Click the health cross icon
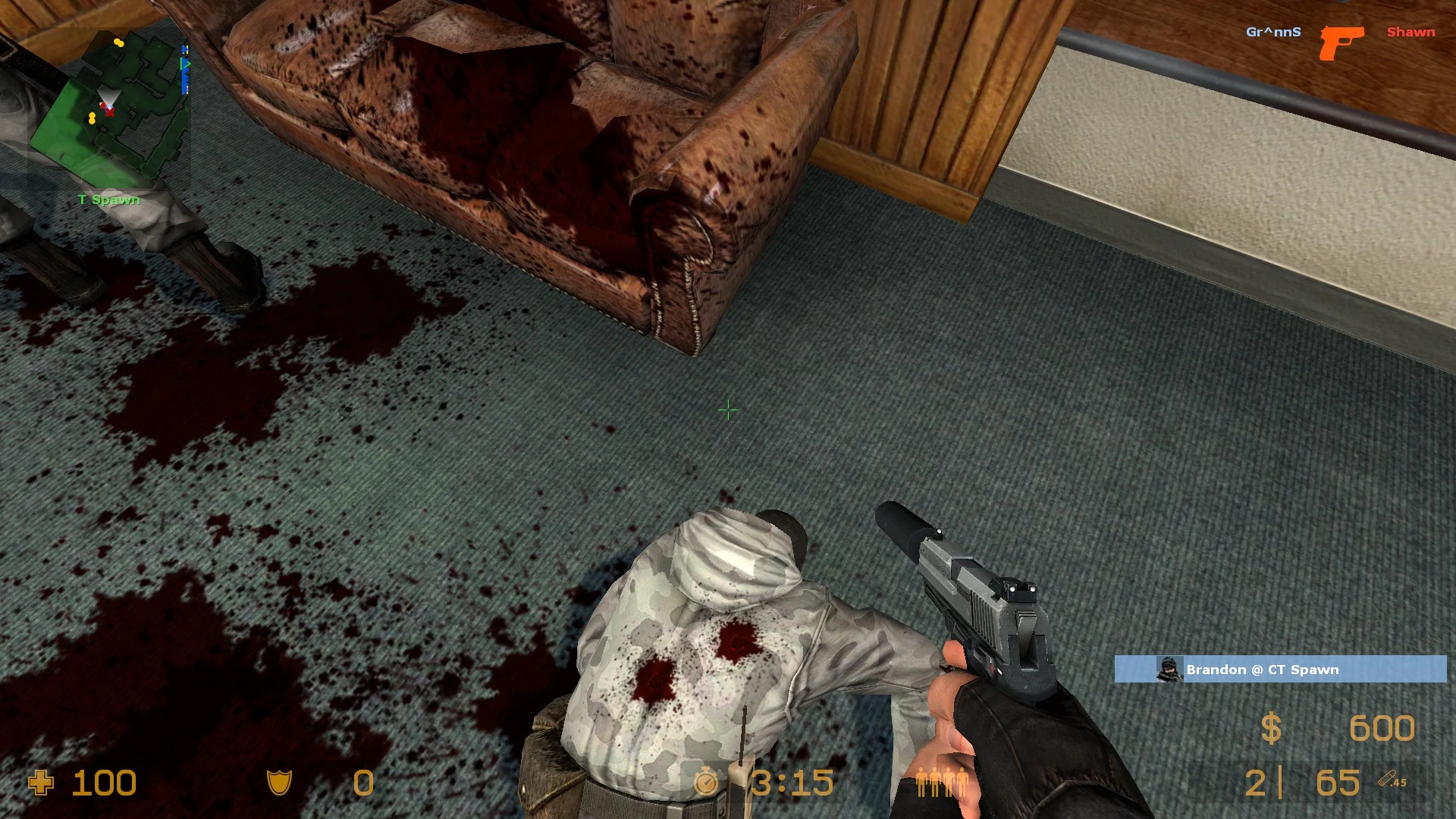The width and height of the screenshot is (1456, 819). 39,783
